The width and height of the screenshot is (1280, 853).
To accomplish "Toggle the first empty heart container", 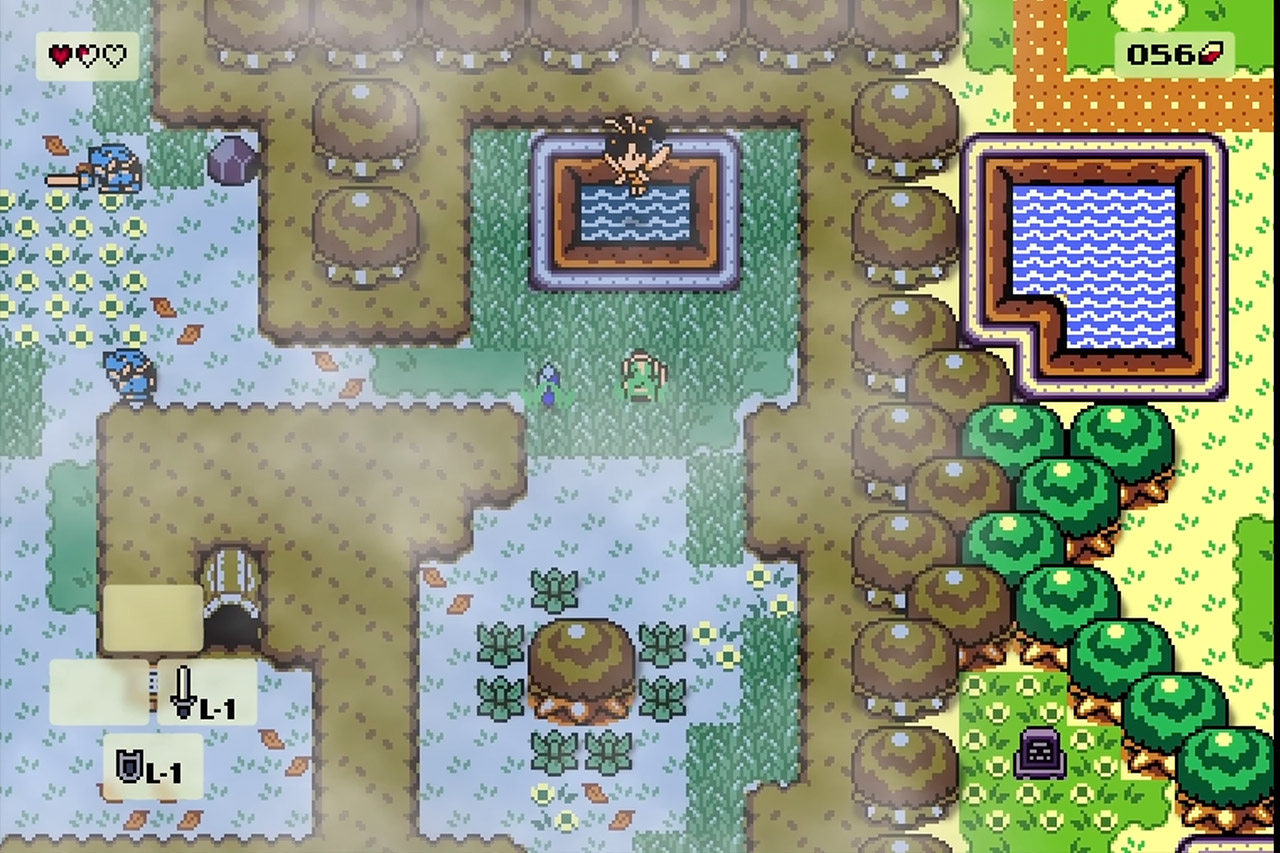I will [x=85, y=56].
